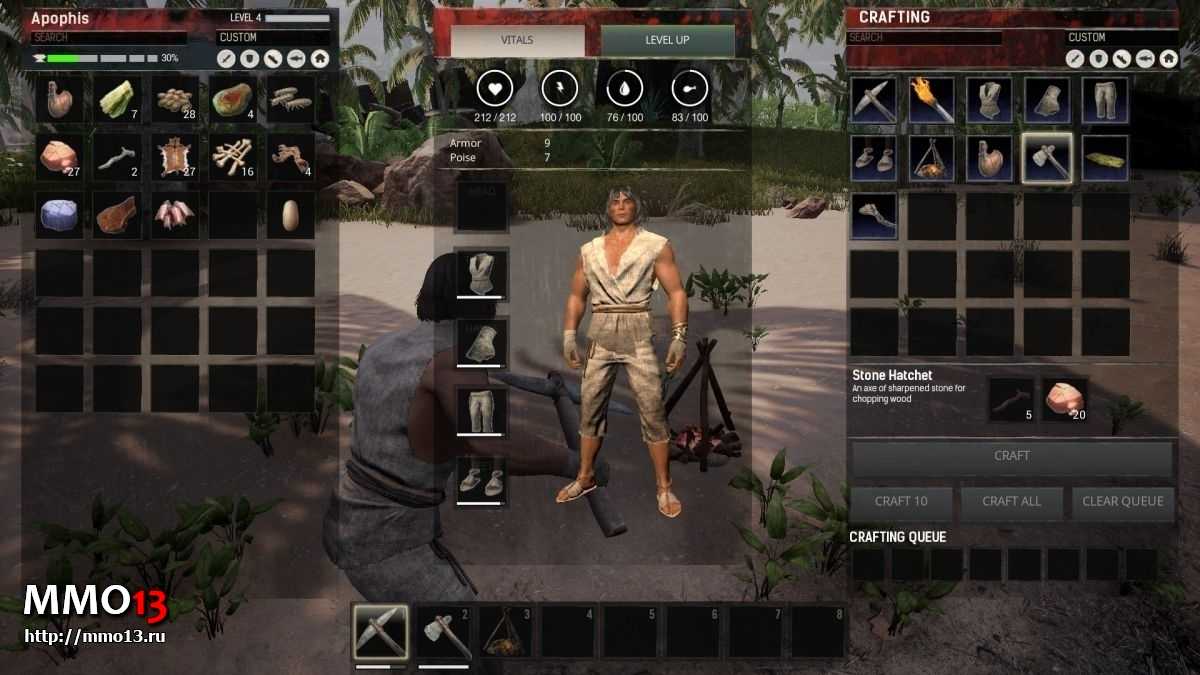Filter inventory by the fish icon
Image resolution: width=1200 pixels, height=675 pixels.
(297, 59)
